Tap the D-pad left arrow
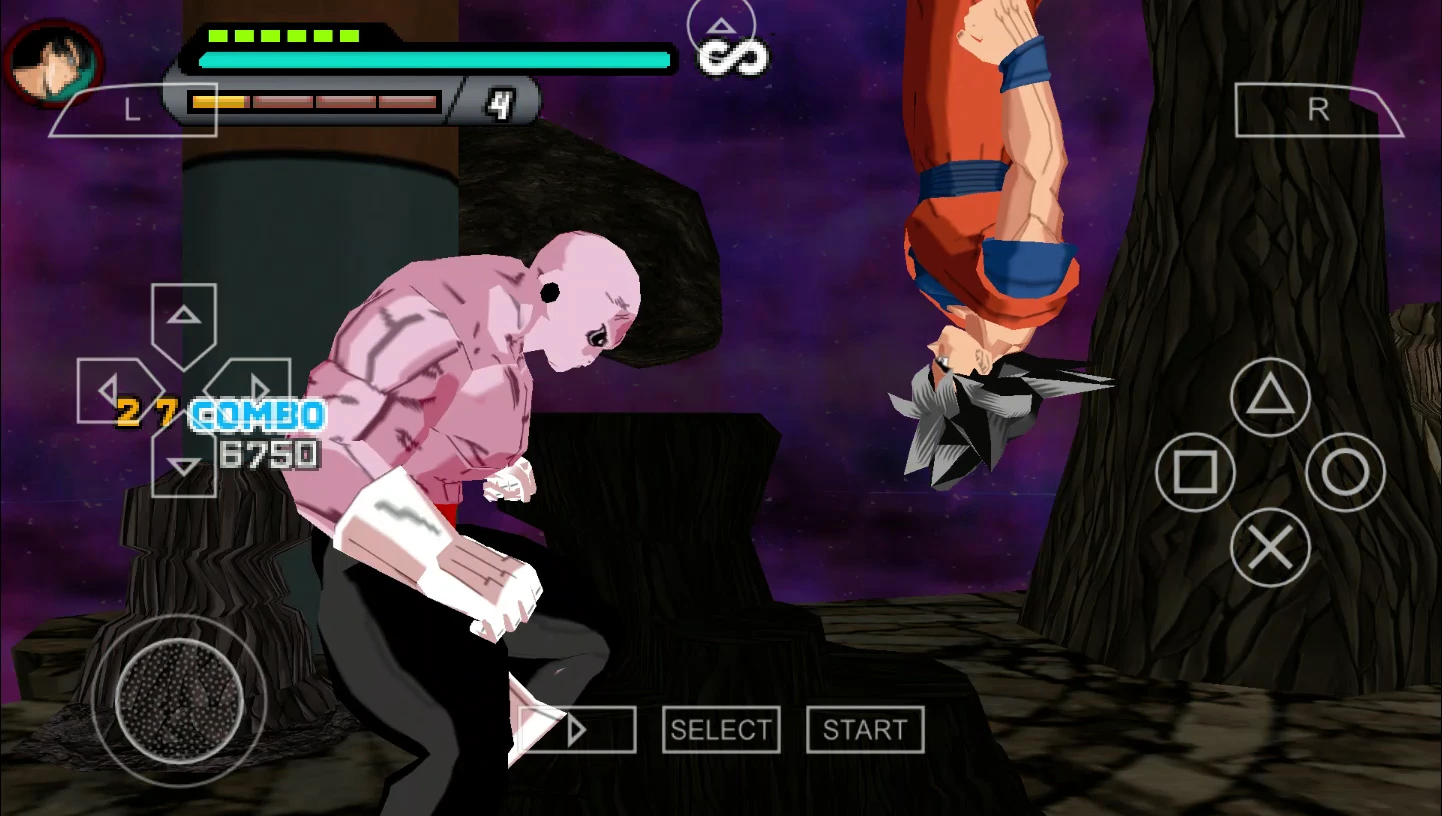 [110, 390]
